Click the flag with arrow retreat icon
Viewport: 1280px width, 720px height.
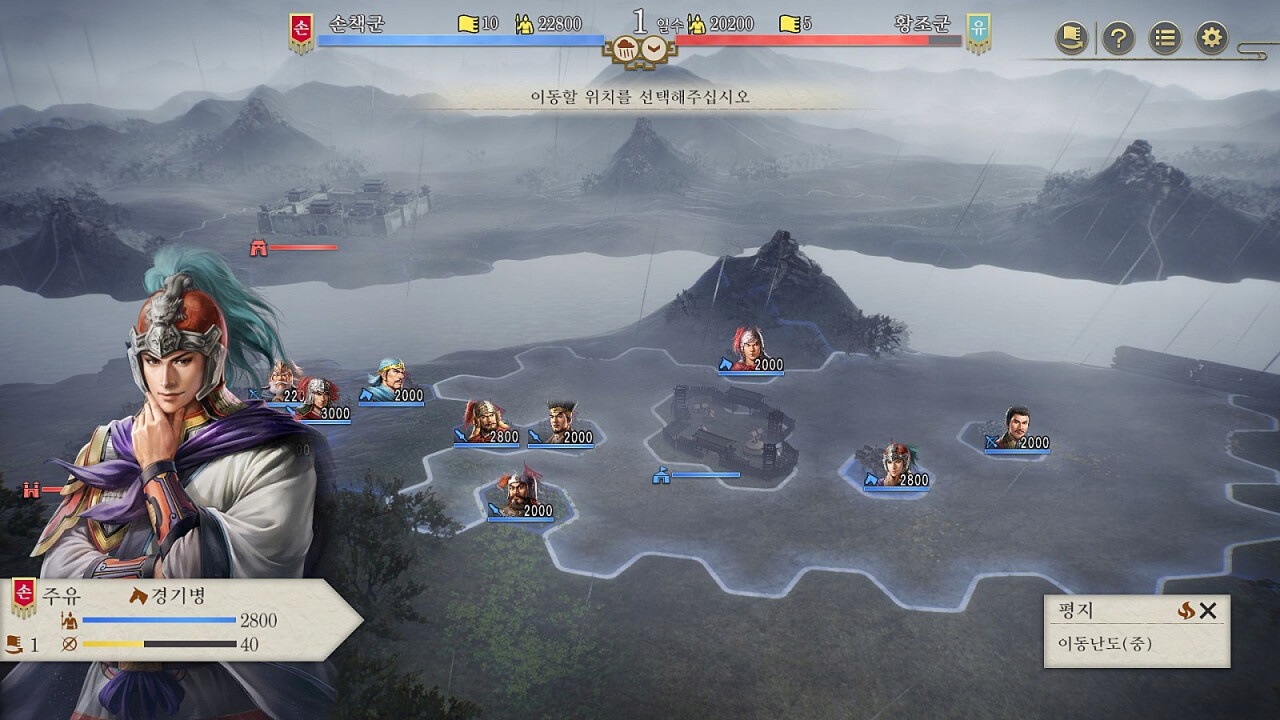[1072, 39]
